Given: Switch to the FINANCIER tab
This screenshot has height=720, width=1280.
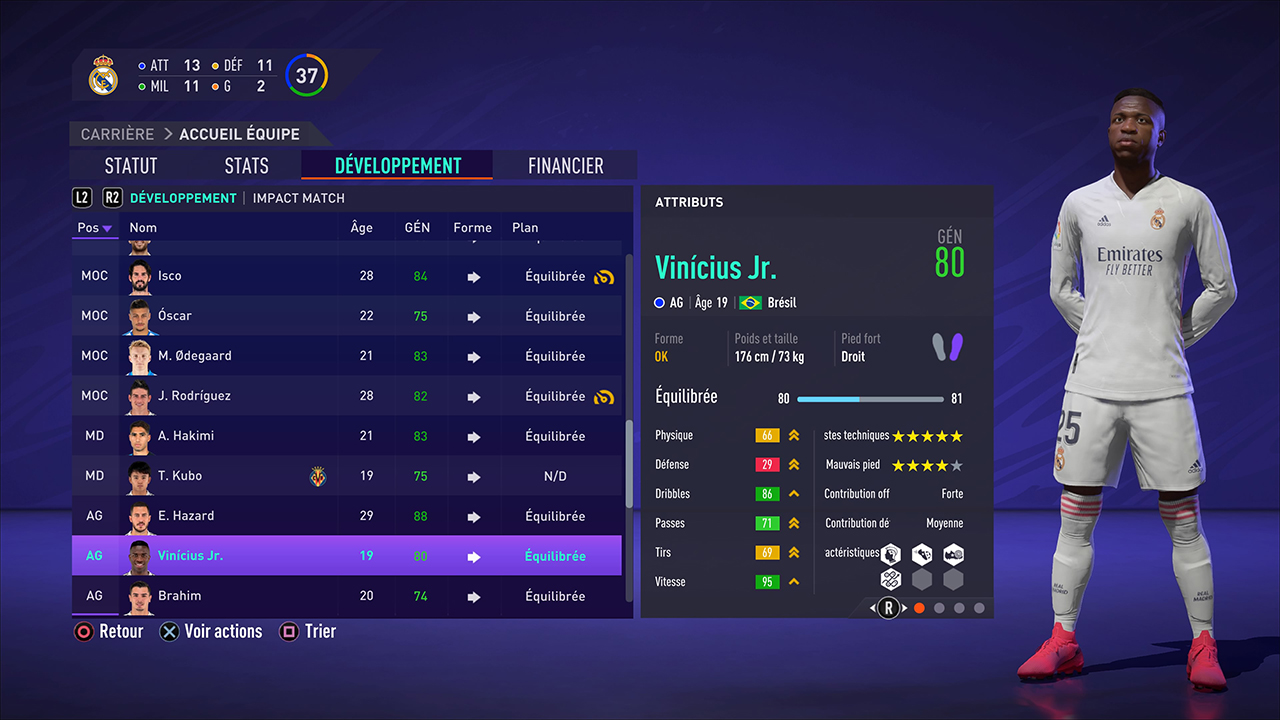Looking at the screenshot, I should point(565,165).
